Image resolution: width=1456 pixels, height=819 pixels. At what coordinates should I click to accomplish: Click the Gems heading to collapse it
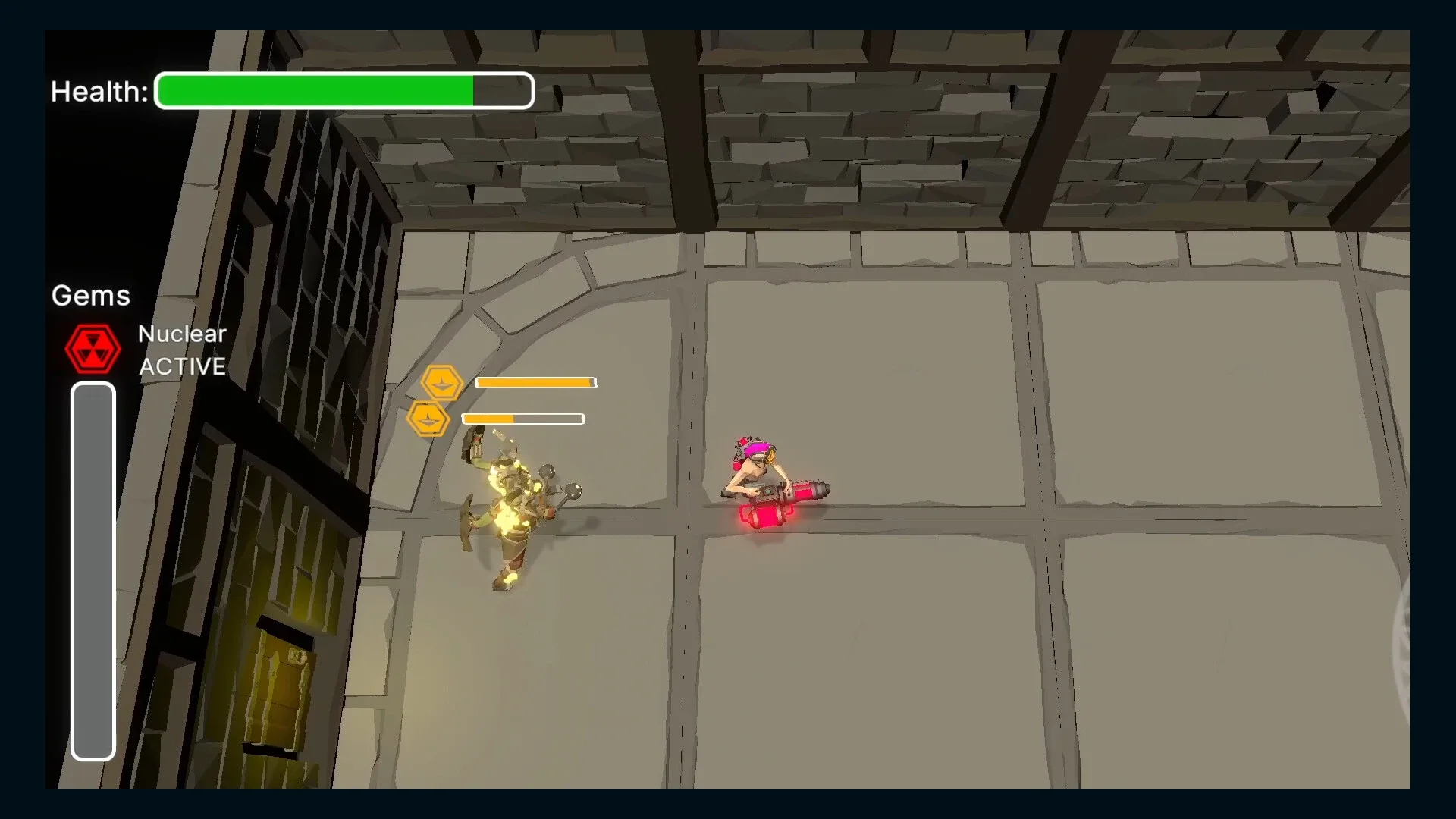[90, 296]
